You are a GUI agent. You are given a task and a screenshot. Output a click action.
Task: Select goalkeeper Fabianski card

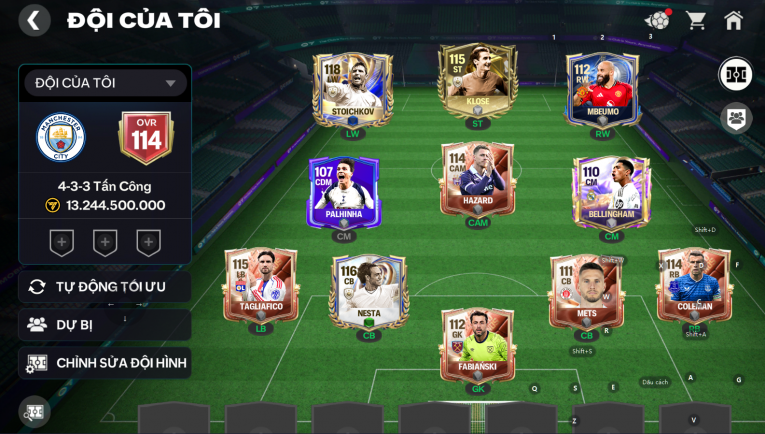pyautogui.click(x=477, y=345)
